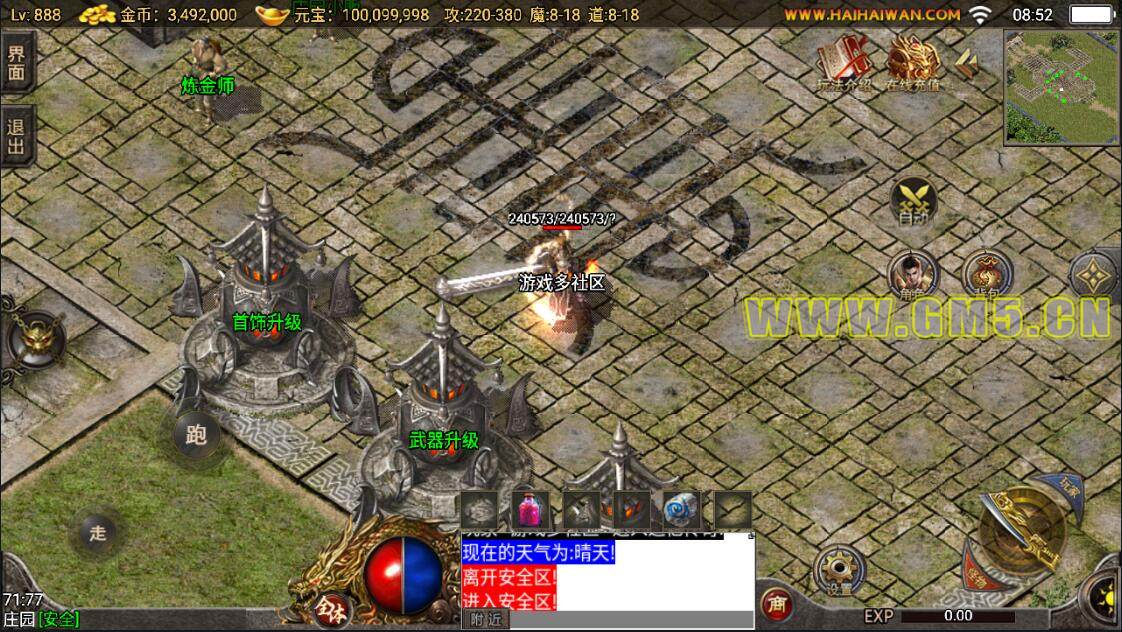Image resolution: width=1122 pixels, height=632 pixels.
Task: Use the pink potion in hotbar
Action: pos(532,510)
